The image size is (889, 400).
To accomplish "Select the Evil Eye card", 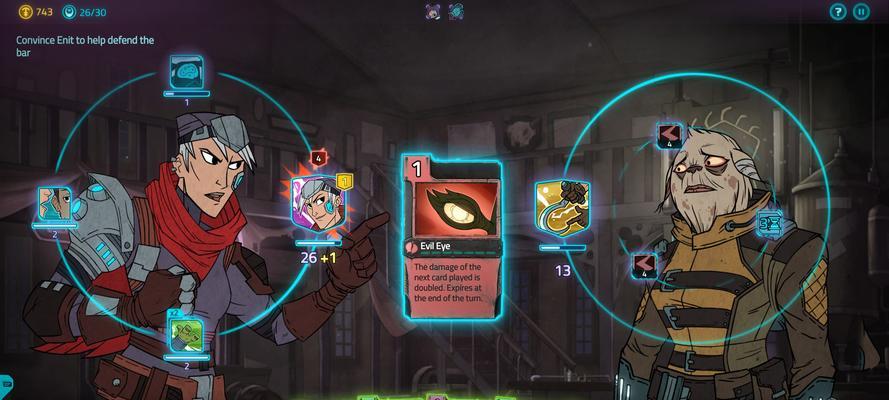I will click(x=452, y=236).
